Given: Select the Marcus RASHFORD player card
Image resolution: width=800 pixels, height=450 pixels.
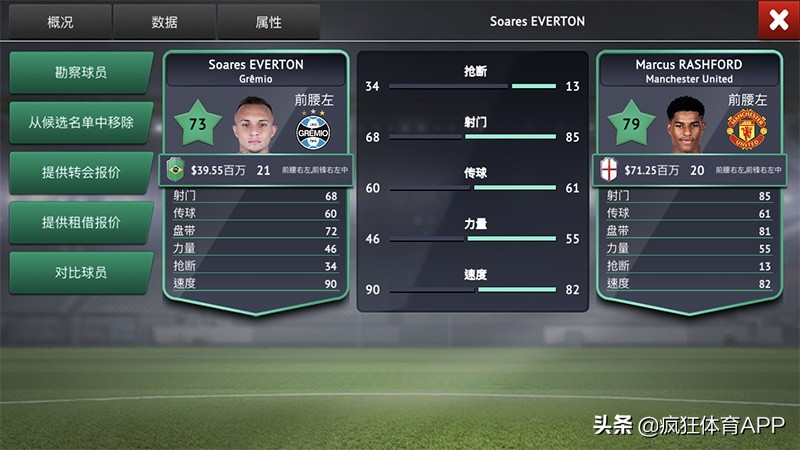Looking at the screenshot, I should 689,70.
